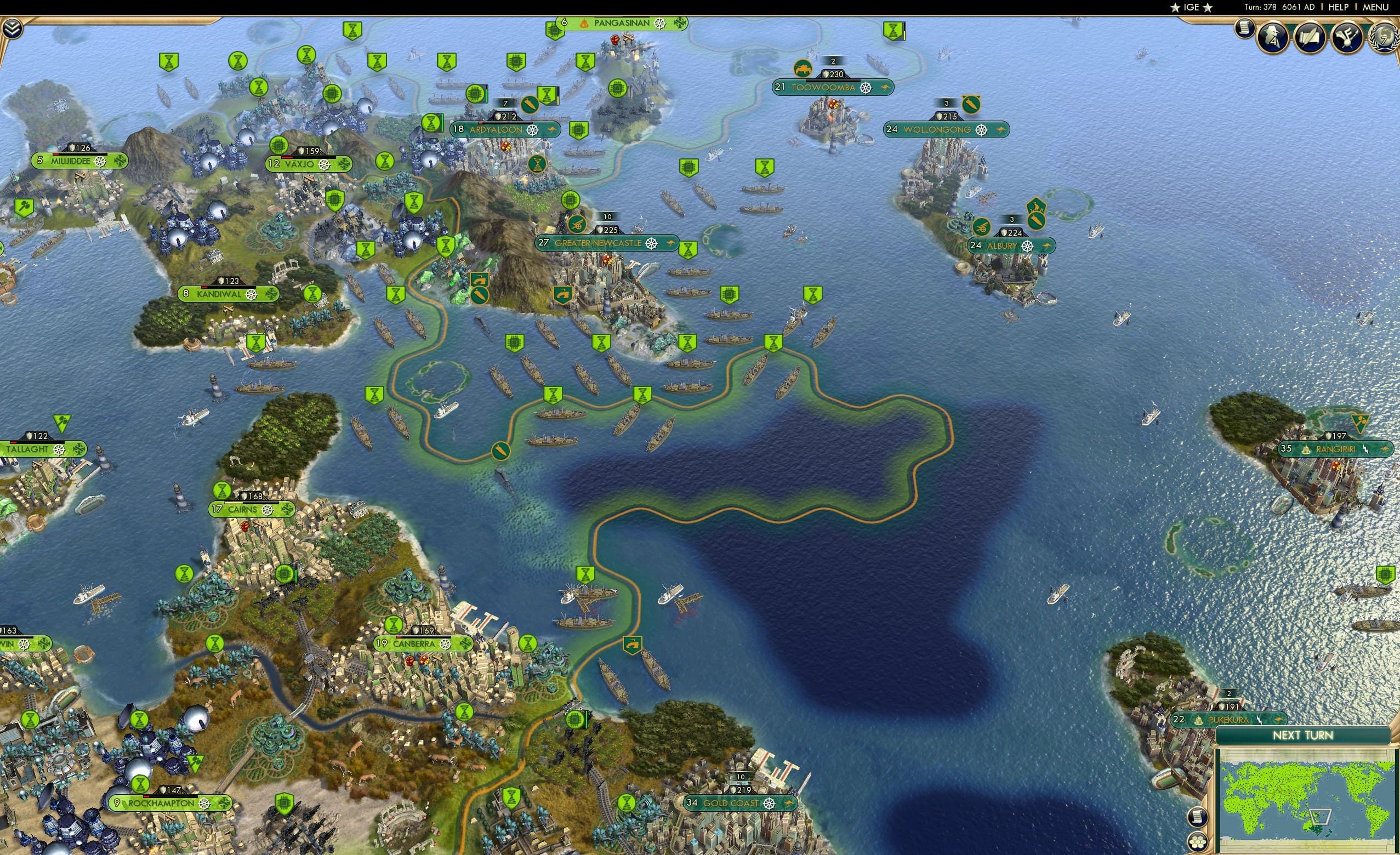Click the scroll icon beside the minimap
This screenshot has width=1400, height=855.
[1198, 817]
